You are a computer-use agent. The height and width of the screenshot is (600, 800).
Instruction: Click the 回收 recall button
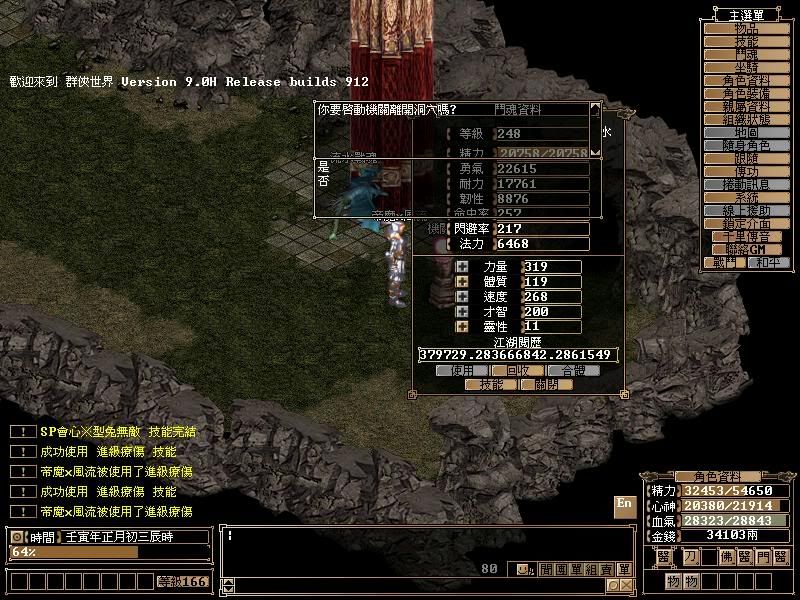[517, 370]
